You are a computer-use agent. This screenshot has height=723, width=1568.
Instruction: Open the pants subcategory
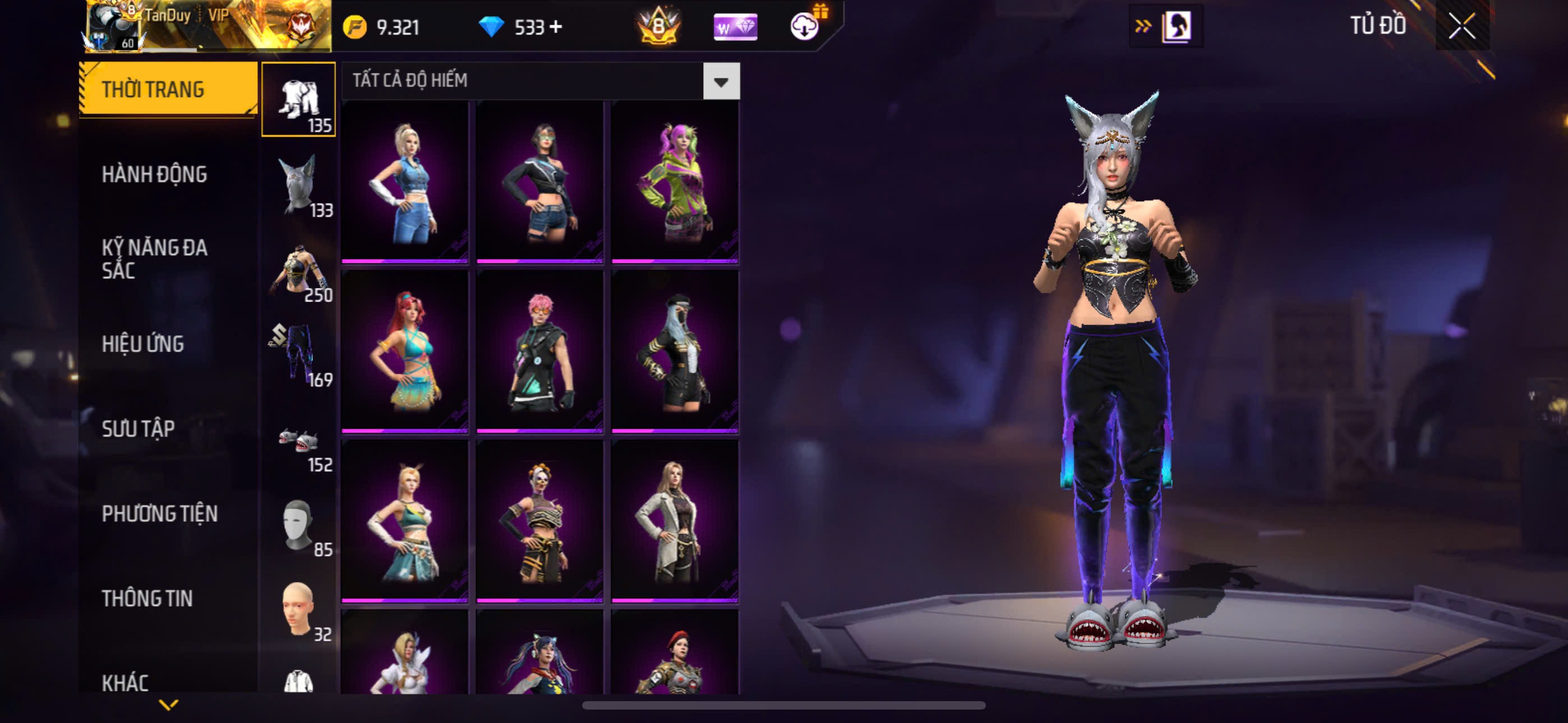coord(298,354)
